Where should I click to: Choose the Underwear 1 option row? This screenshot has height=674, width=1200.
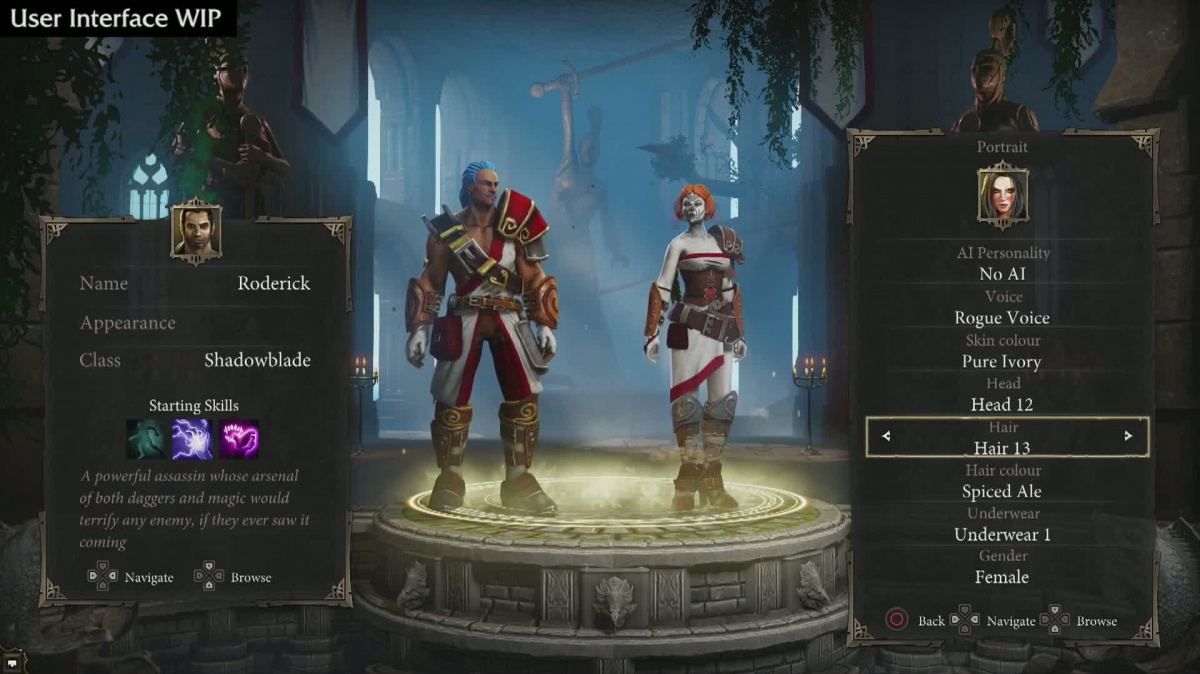coord(1002,534)
